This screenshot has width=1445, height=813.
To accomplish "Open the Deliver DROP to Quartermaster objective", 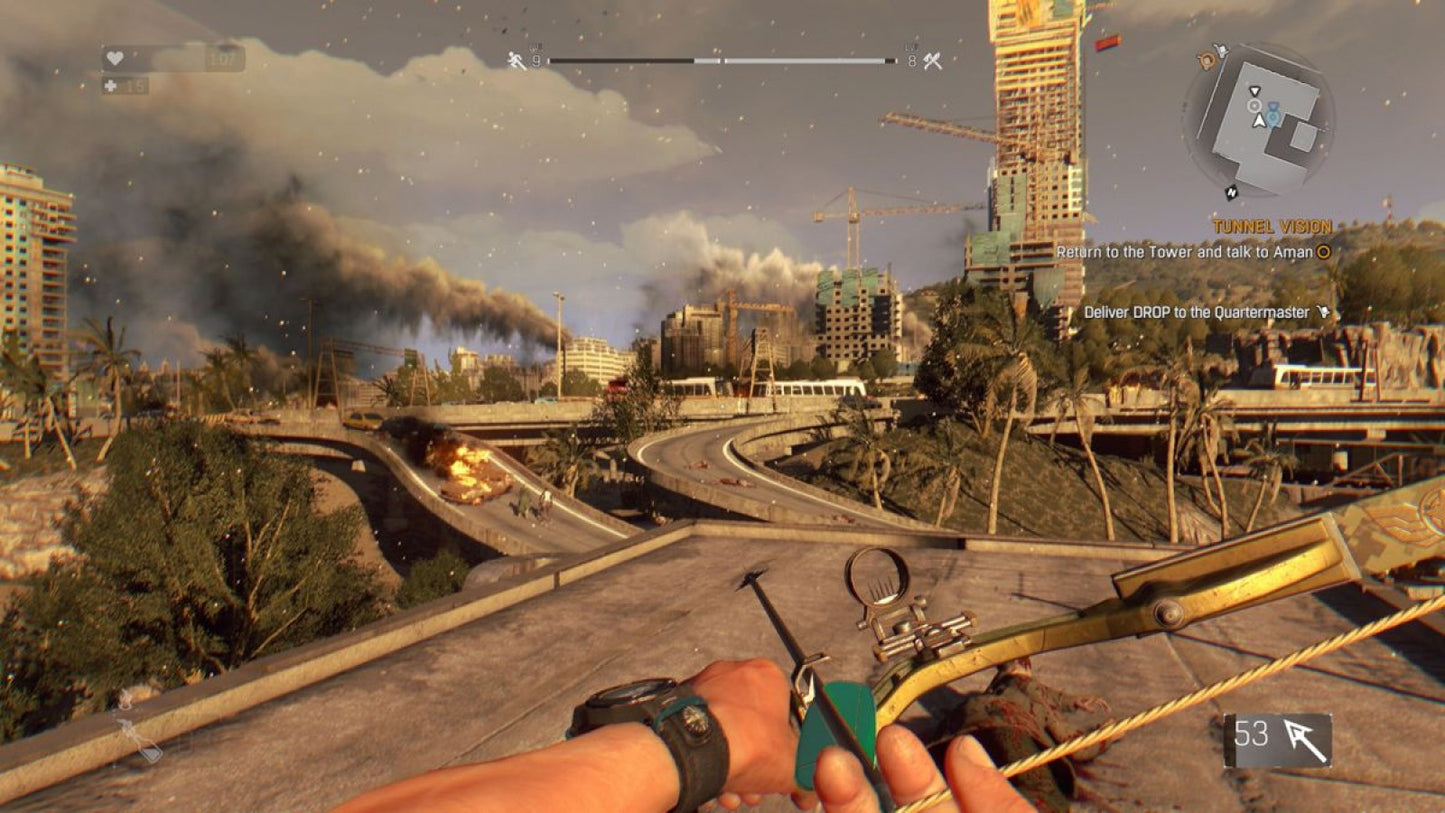I will (1195, 312).
